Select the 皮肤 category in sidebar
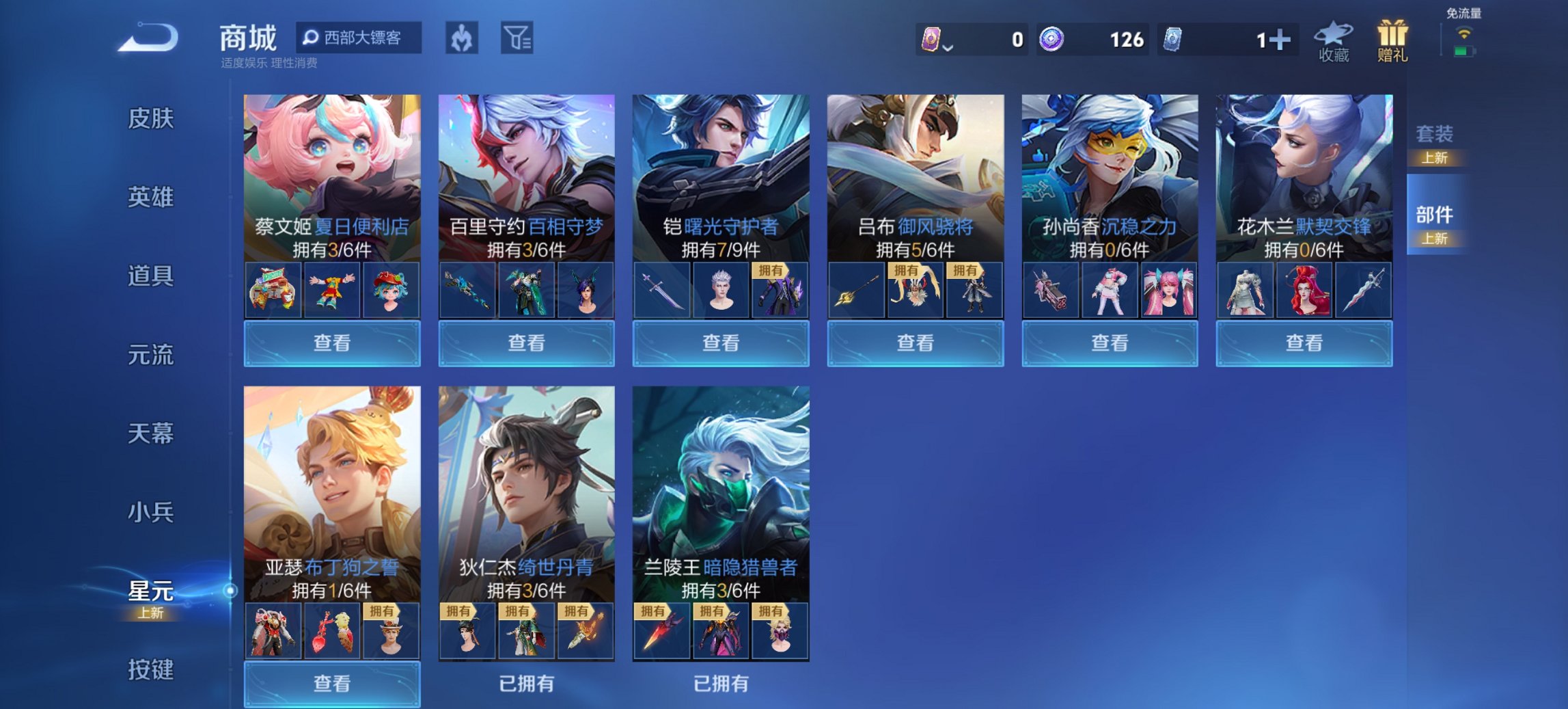Viewport: 1568px width, 709px height. pos(150,118)
